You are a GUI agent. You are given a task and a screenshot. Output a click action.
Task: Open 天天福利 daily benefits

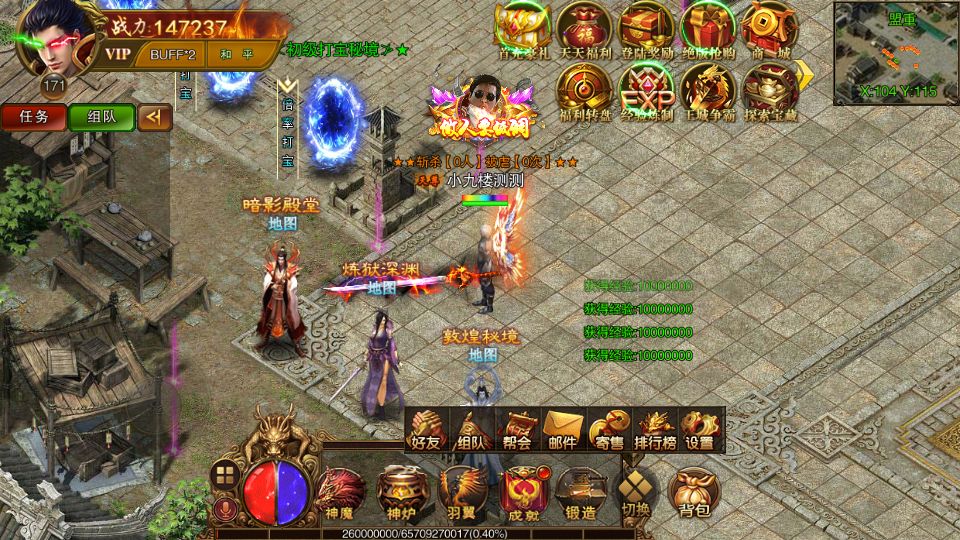(x=585, y=30)
